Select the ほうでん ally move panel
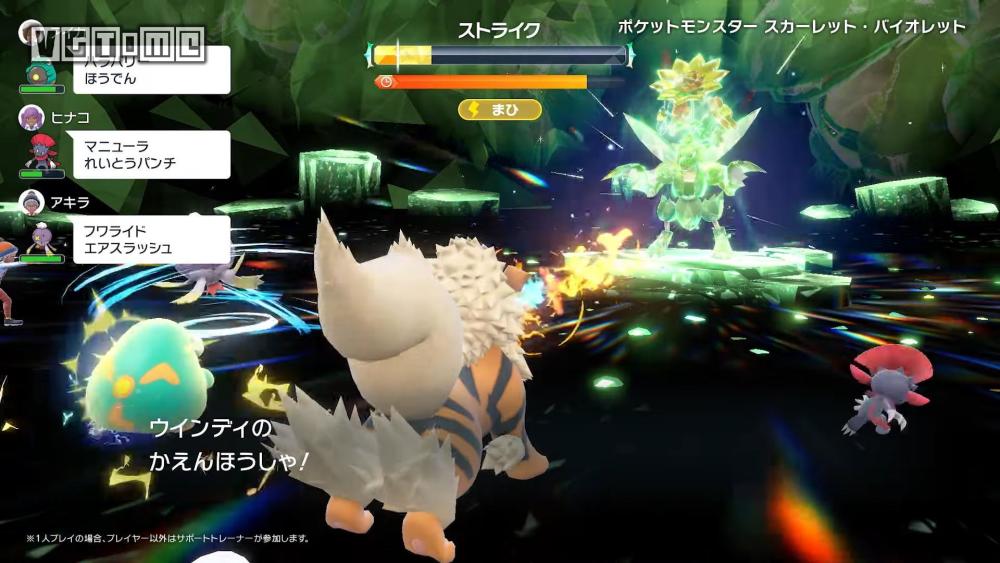 (x=152, y=70)
